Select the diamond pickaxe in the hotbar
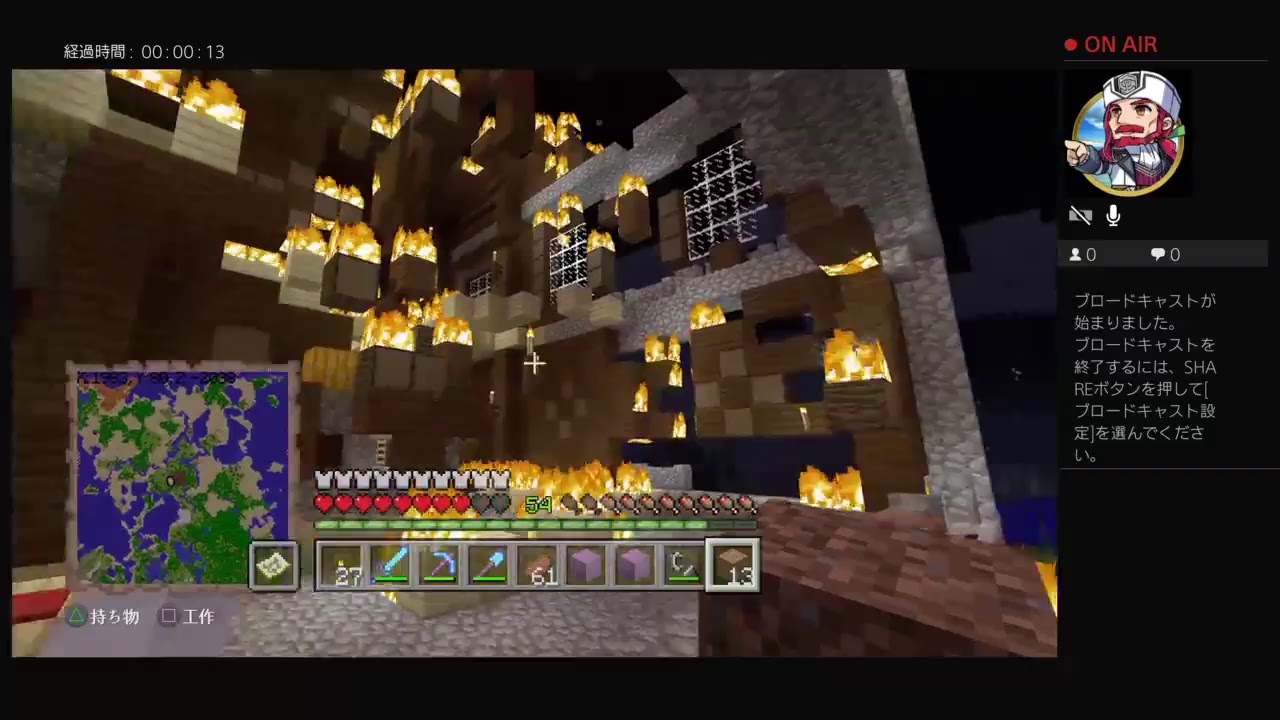The width and height of the screenshot is (1280, 720). (x=441, y=565)
